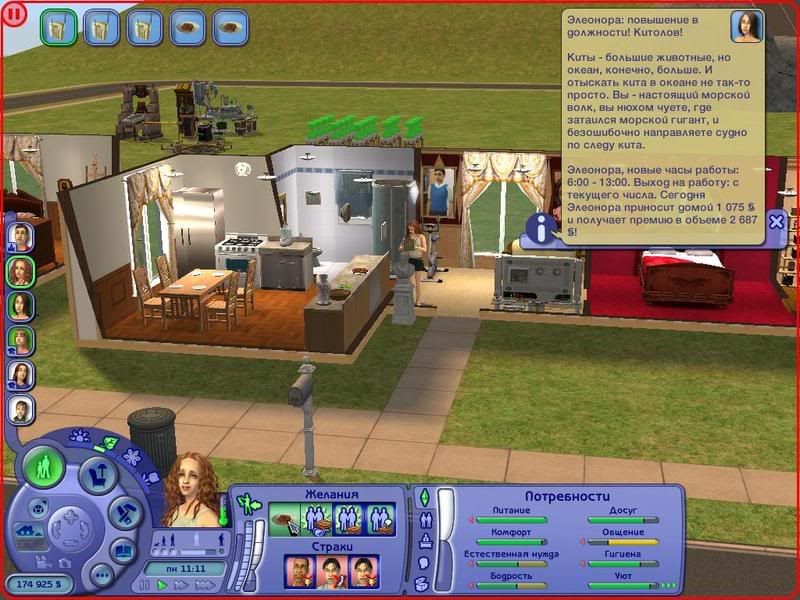Set game speed to normal play
Screen dimensions: 800x600
pos(162,586)
